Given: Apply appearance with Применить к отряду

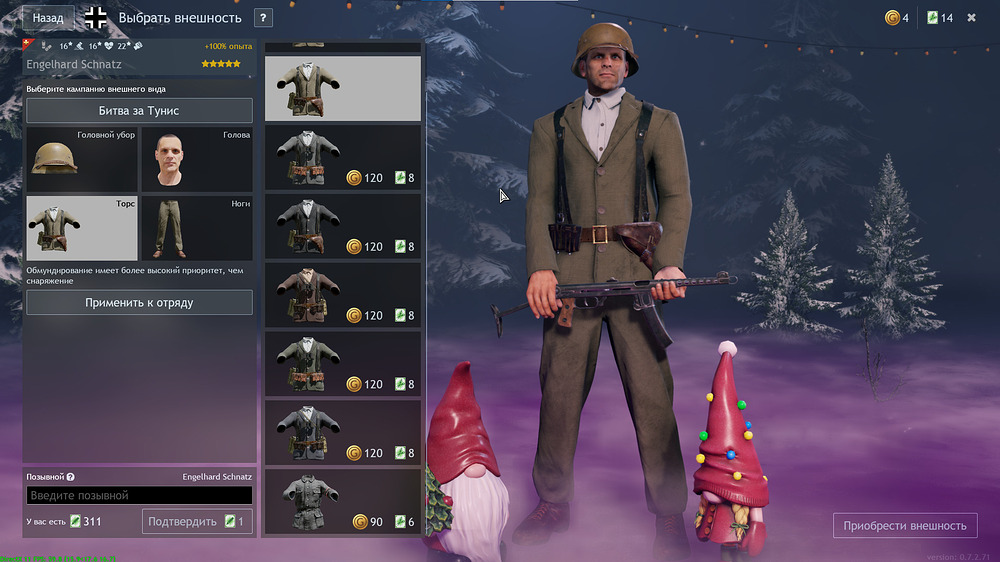Looking at the screenshot, I should point(139,302).
